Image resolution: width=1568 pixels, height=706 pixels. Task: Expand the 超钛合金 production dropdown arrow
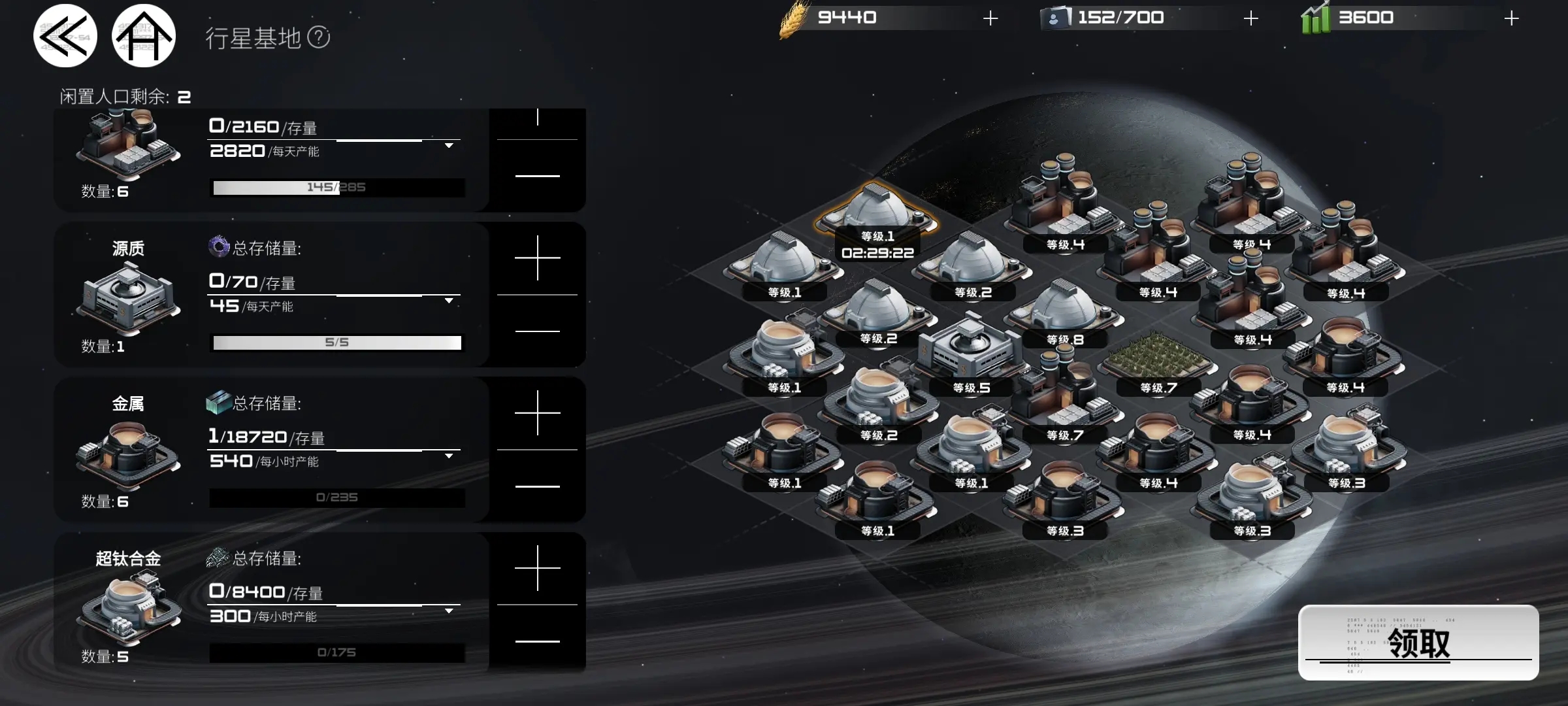pos(449,611)
